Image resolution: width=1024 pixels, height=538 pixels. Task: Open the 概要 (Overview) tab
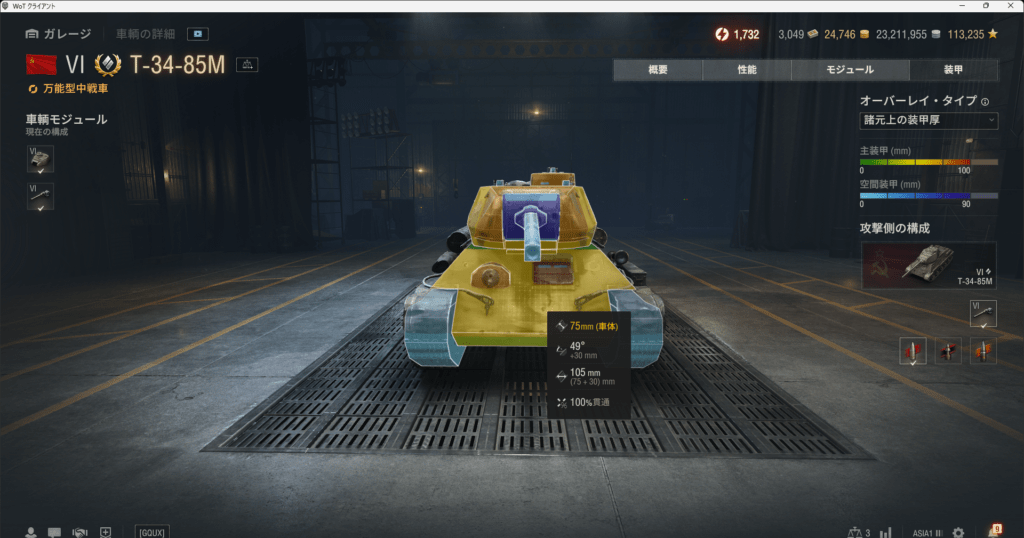pos(657,70)
